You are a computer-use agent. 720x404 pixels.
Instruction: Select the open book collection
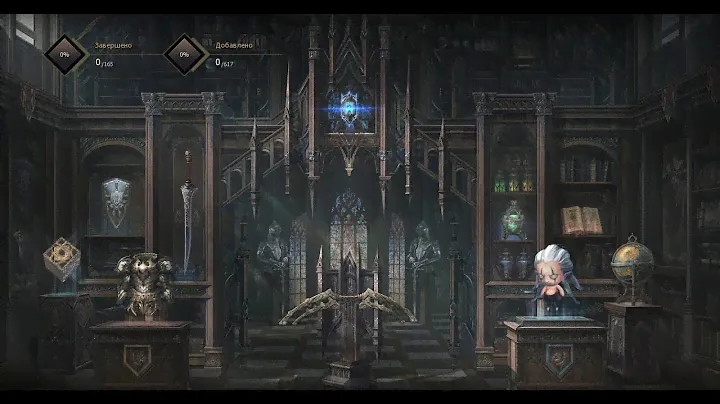click(581, 220)
